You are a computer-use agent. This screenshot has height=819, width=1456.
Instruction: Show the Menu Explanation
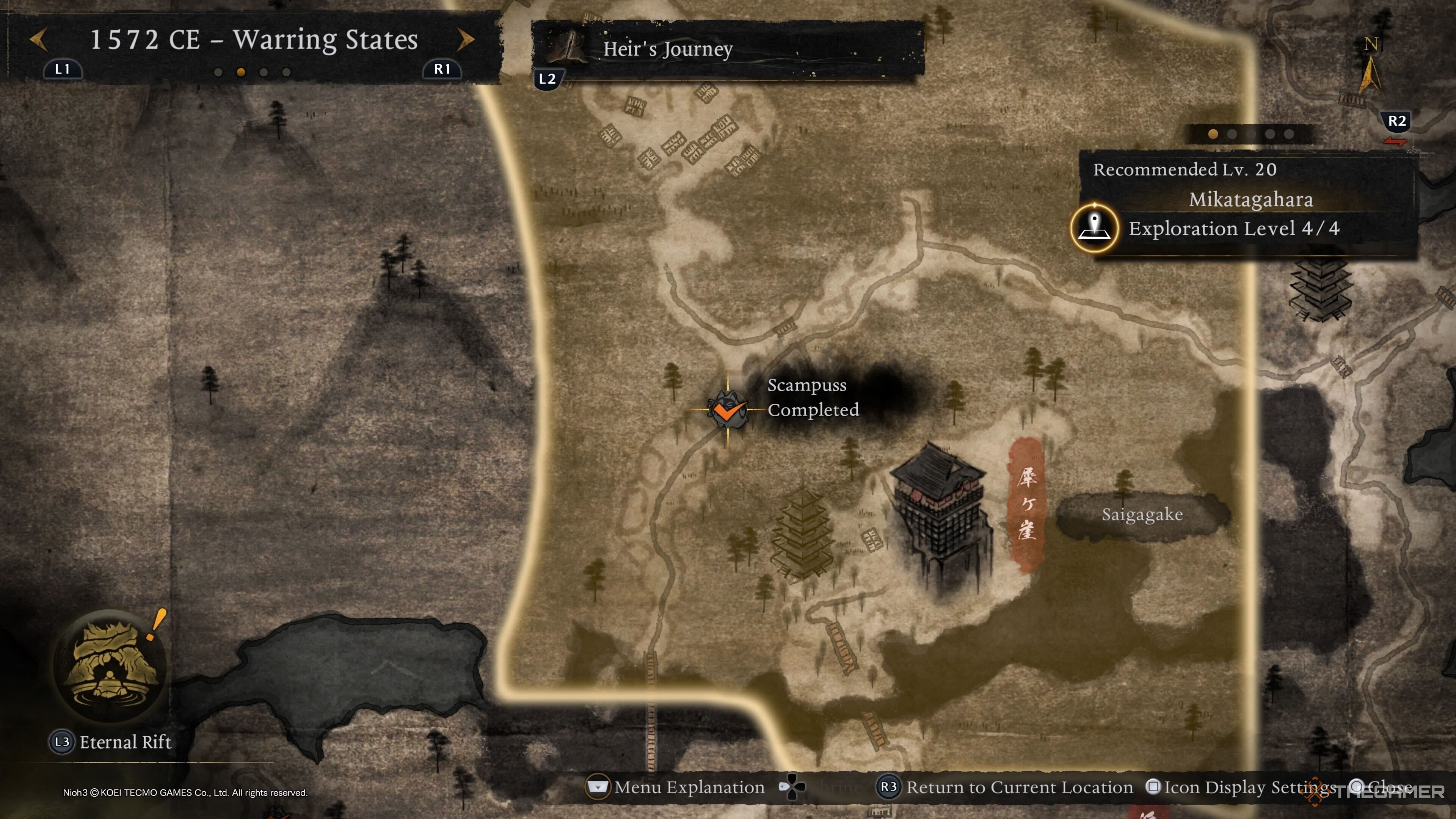[x=677, y=787]
